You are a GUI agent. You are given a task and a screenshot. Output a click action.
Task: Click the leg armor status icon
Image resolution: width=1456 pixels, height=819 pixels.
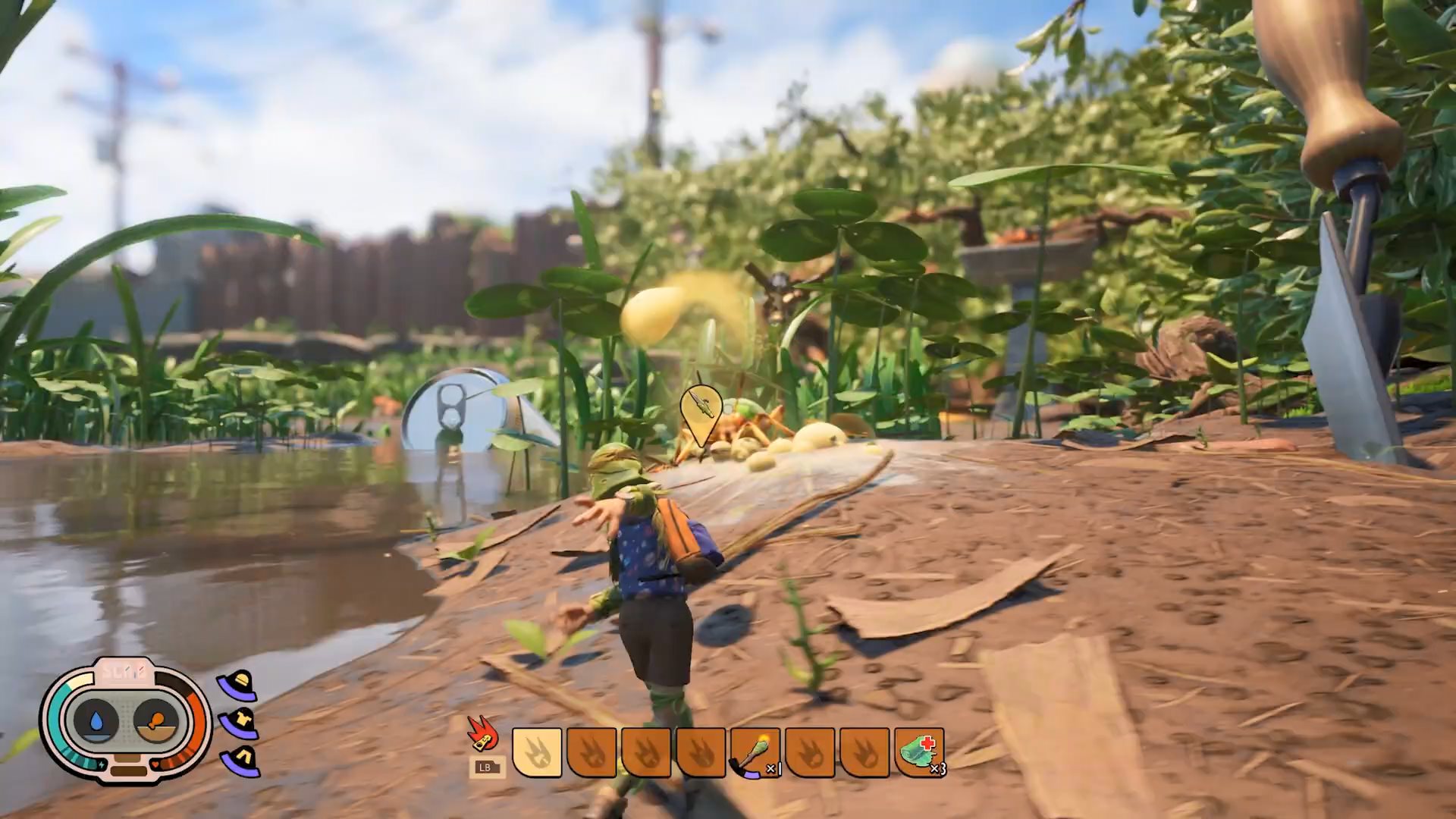click(238, 761)
